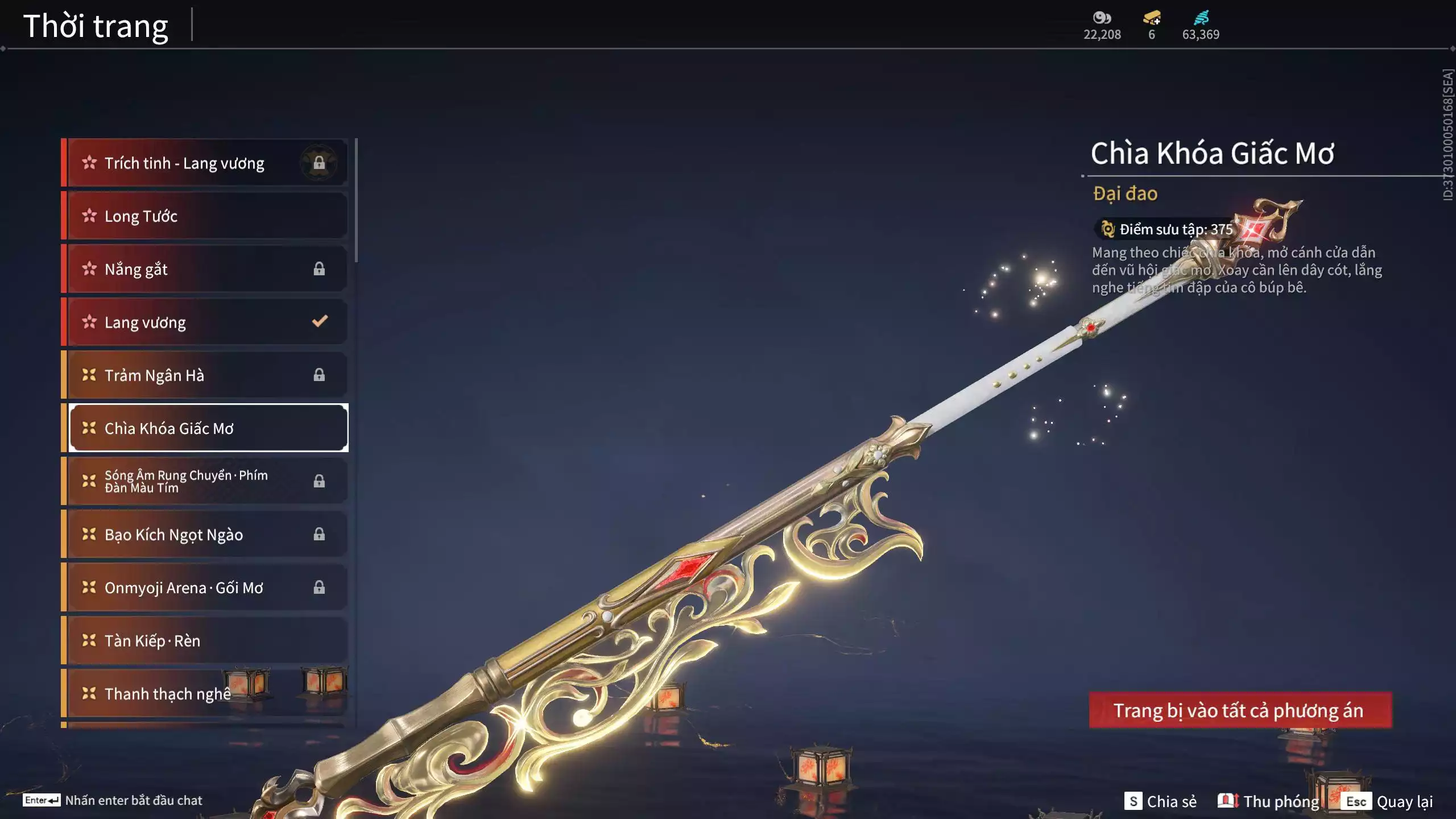The image size is (1456, 819).
Task: Click the round crest icon on Trích tinh - Lang vương
Action: 319,162
